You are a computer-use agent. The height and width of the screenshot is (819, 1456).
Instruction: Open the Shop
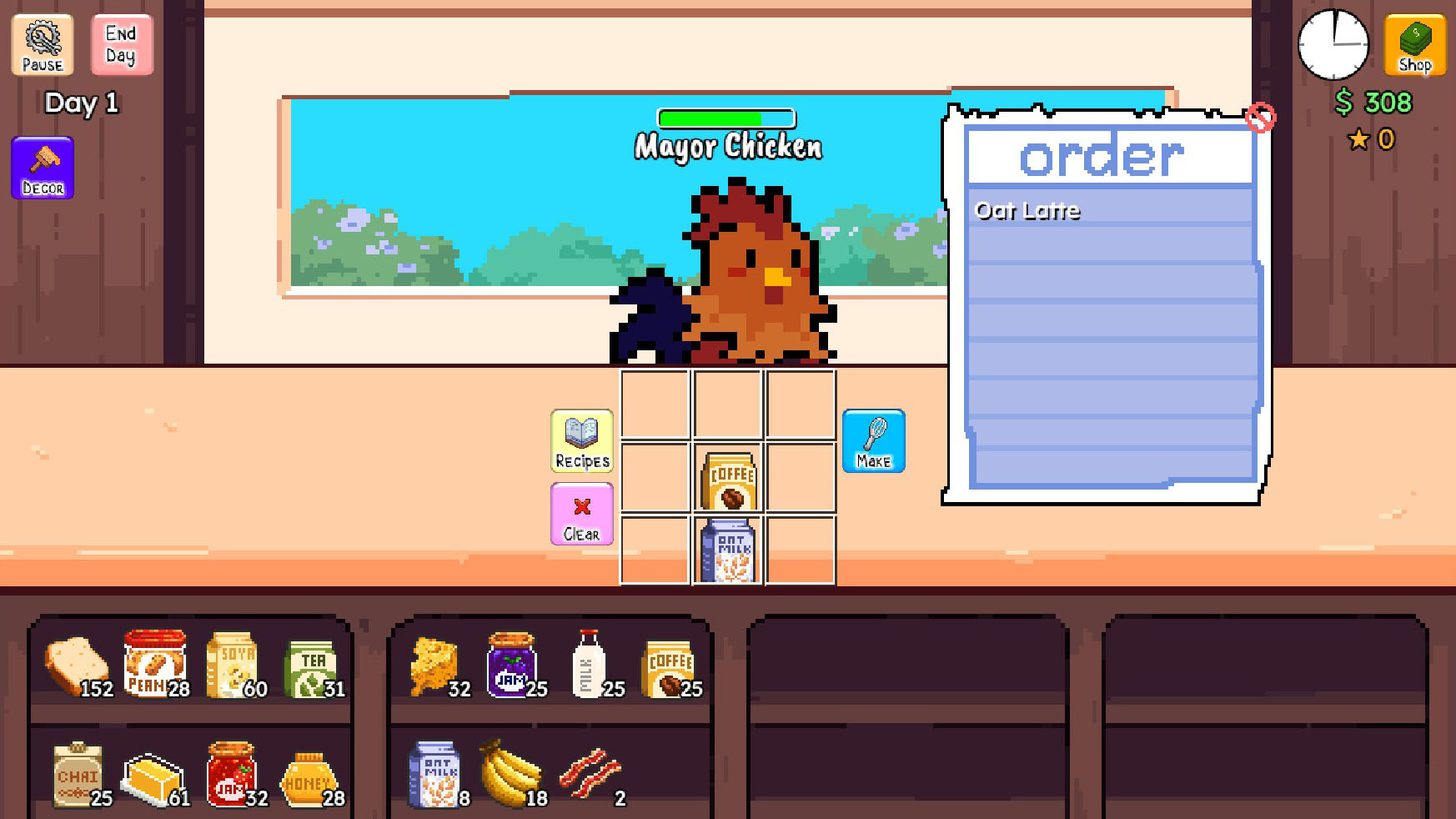[1414, 45]
